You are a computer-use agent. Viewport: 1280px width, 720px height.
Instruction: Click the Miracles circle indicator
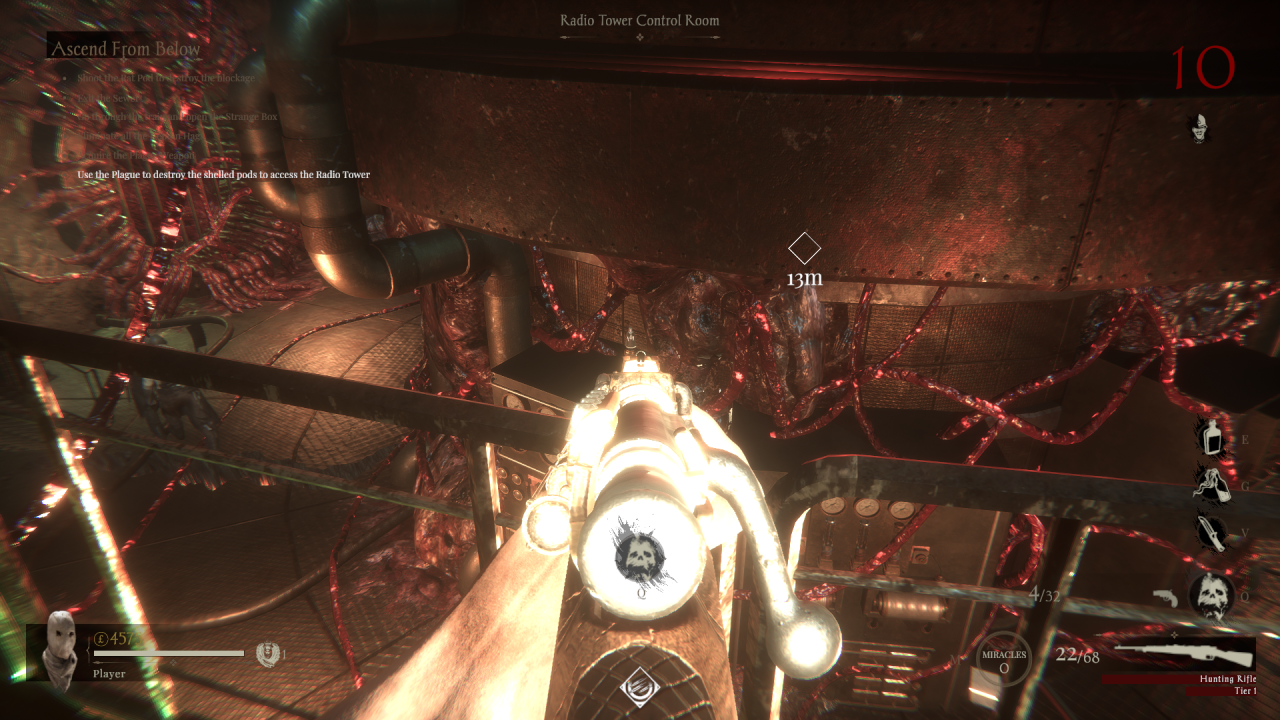point(1003,660)
